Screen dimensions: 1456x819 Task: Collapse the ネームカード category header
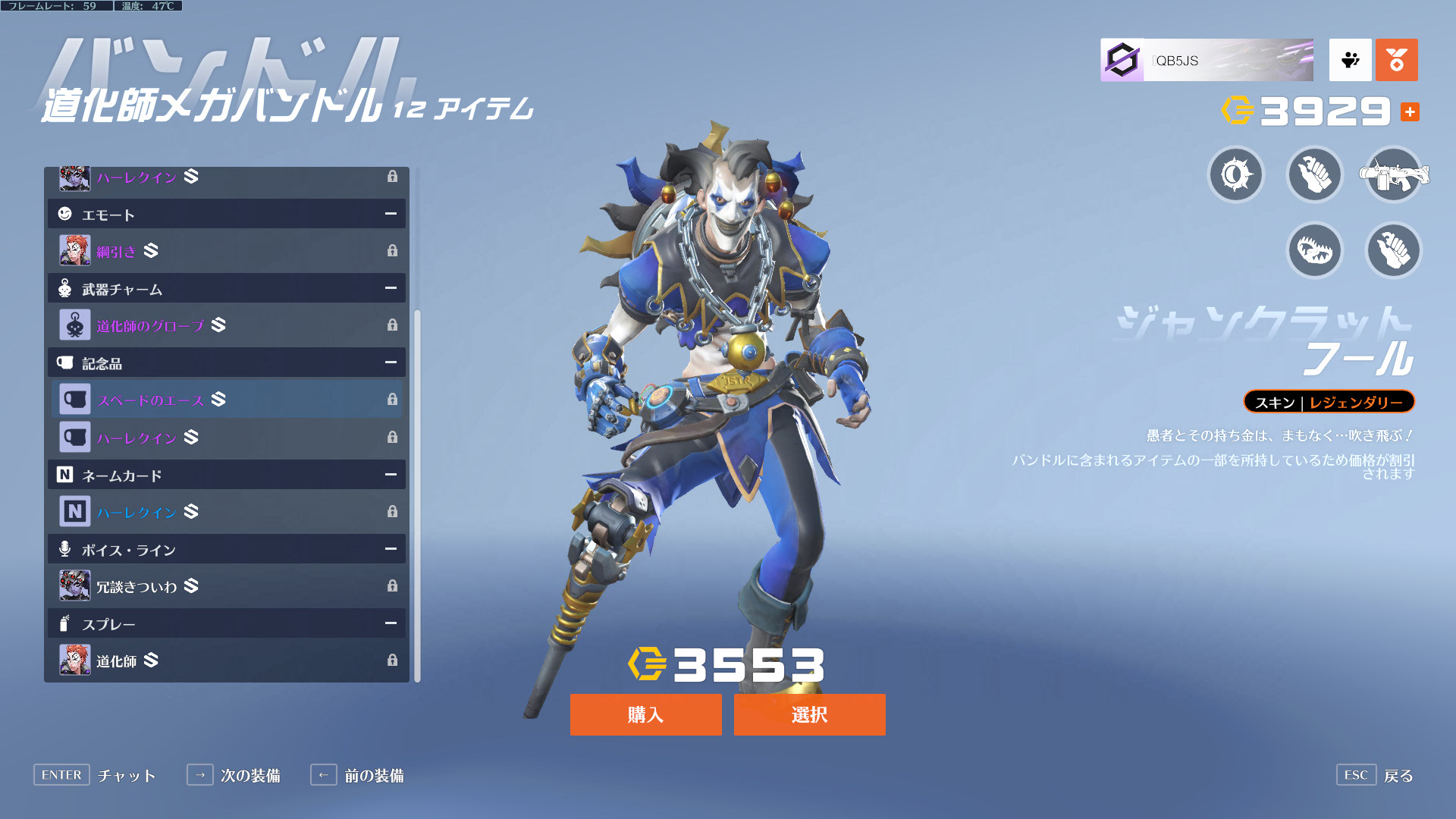(x=391, y=475)
